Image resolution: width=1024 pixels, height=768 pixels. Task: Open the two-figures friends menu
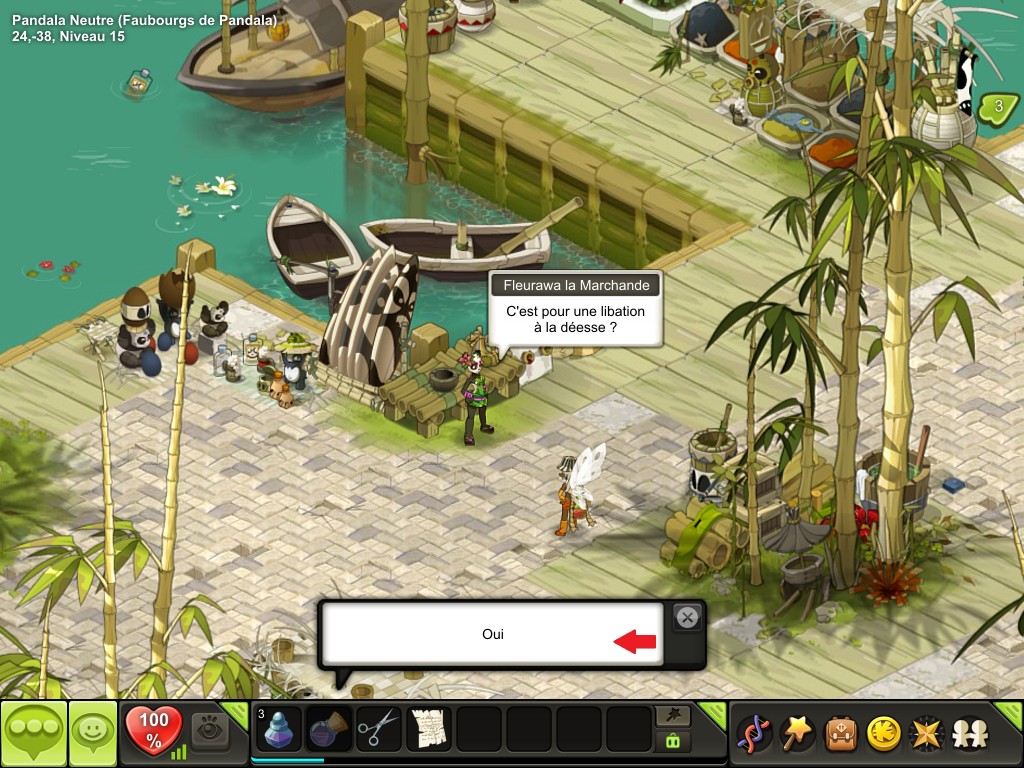[x=968, y=734]
